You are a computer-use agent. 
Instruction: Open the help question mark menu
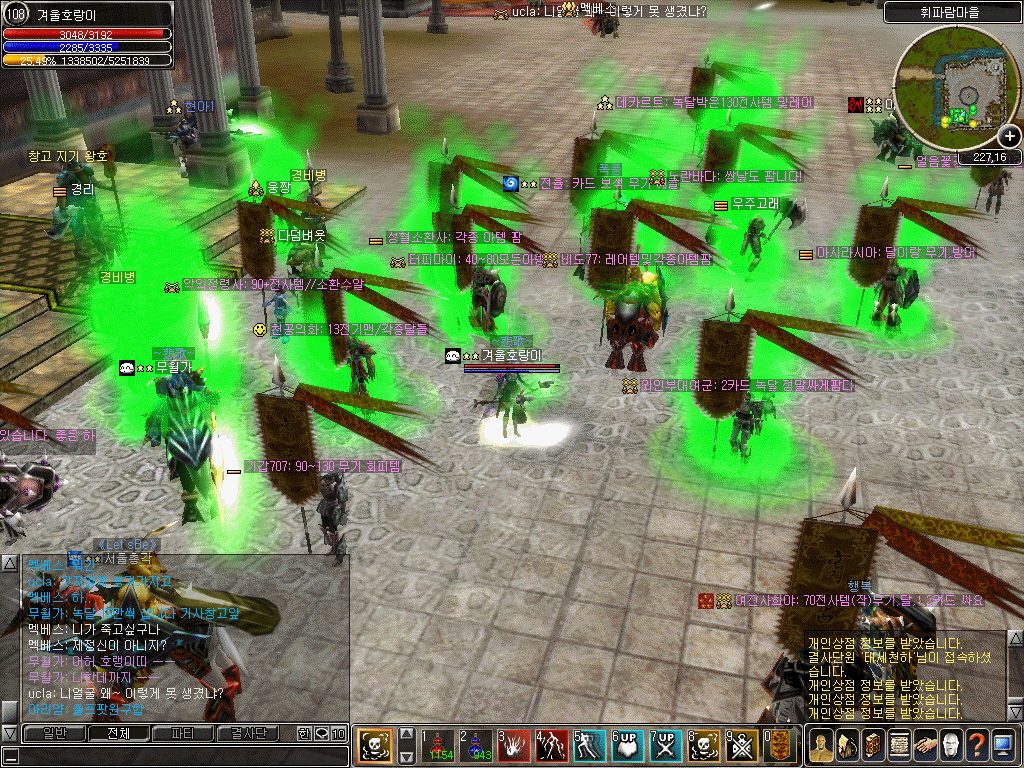[x=976, y=745]
